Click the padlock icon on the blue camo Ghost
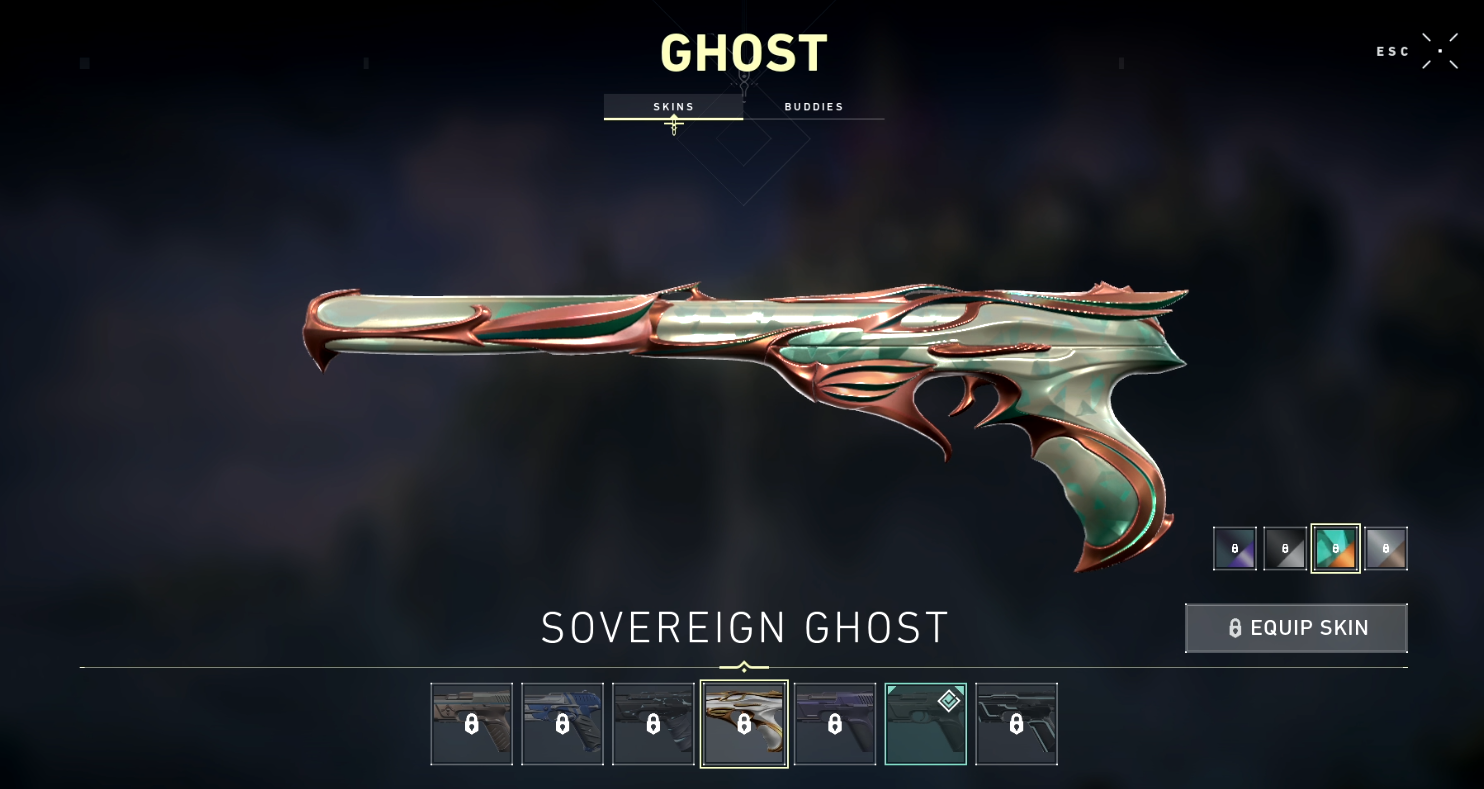The height and width of the screenshot is (789, 1484). pyautogui.click(x=562, y=723)
